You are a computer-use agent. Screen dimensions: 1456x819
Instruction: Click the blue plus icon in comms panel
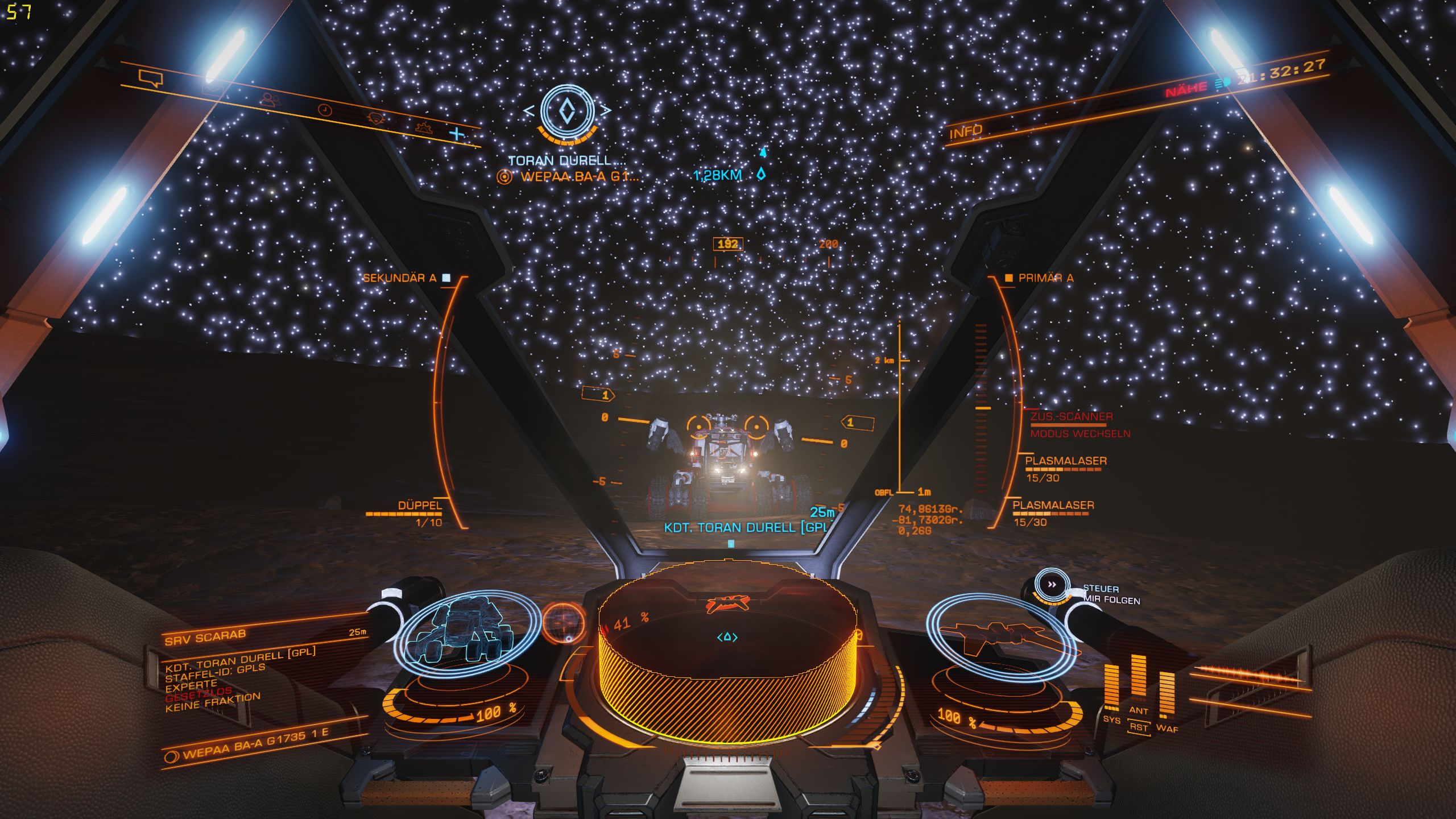coord(457,134)
